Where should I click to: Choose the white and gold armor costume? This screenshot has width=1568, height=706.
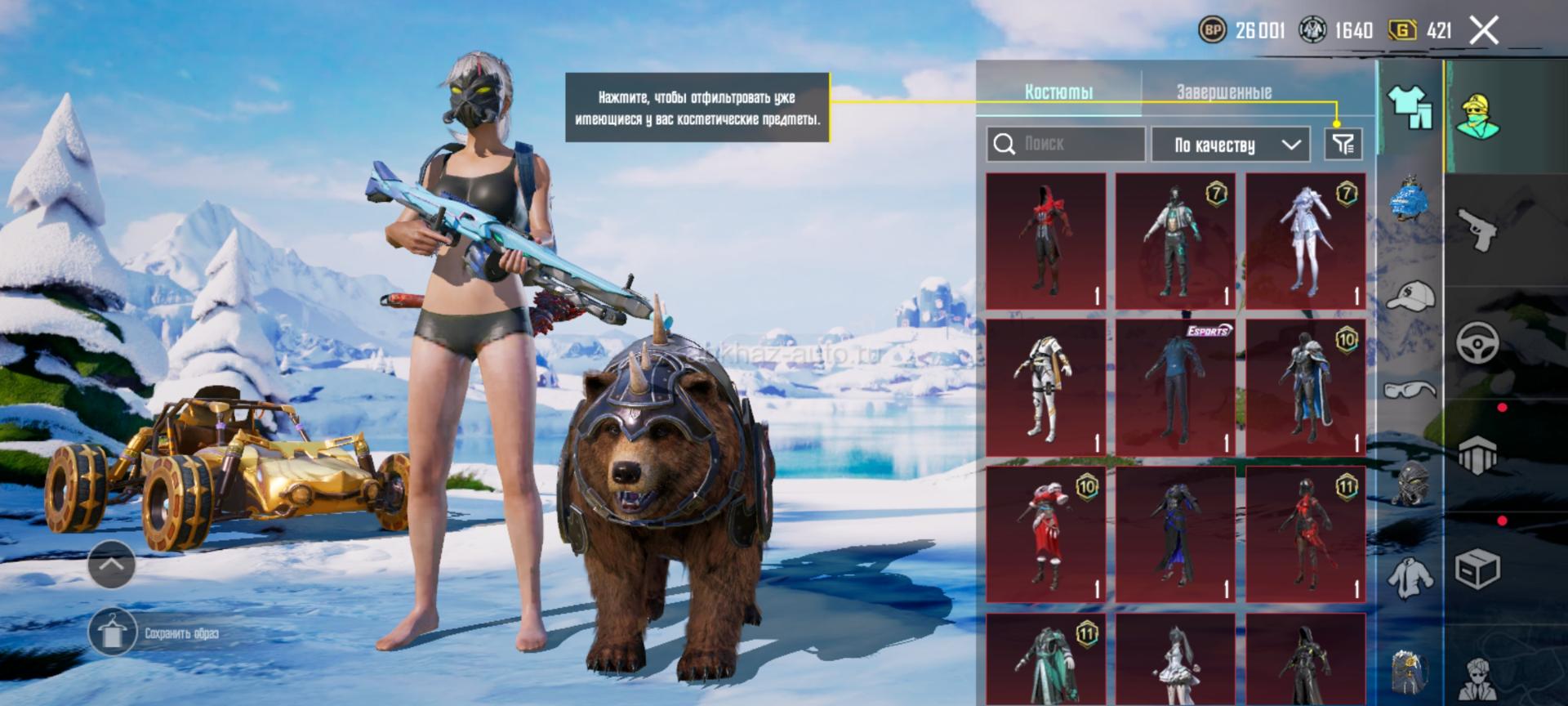click(x=1045, y=387)
